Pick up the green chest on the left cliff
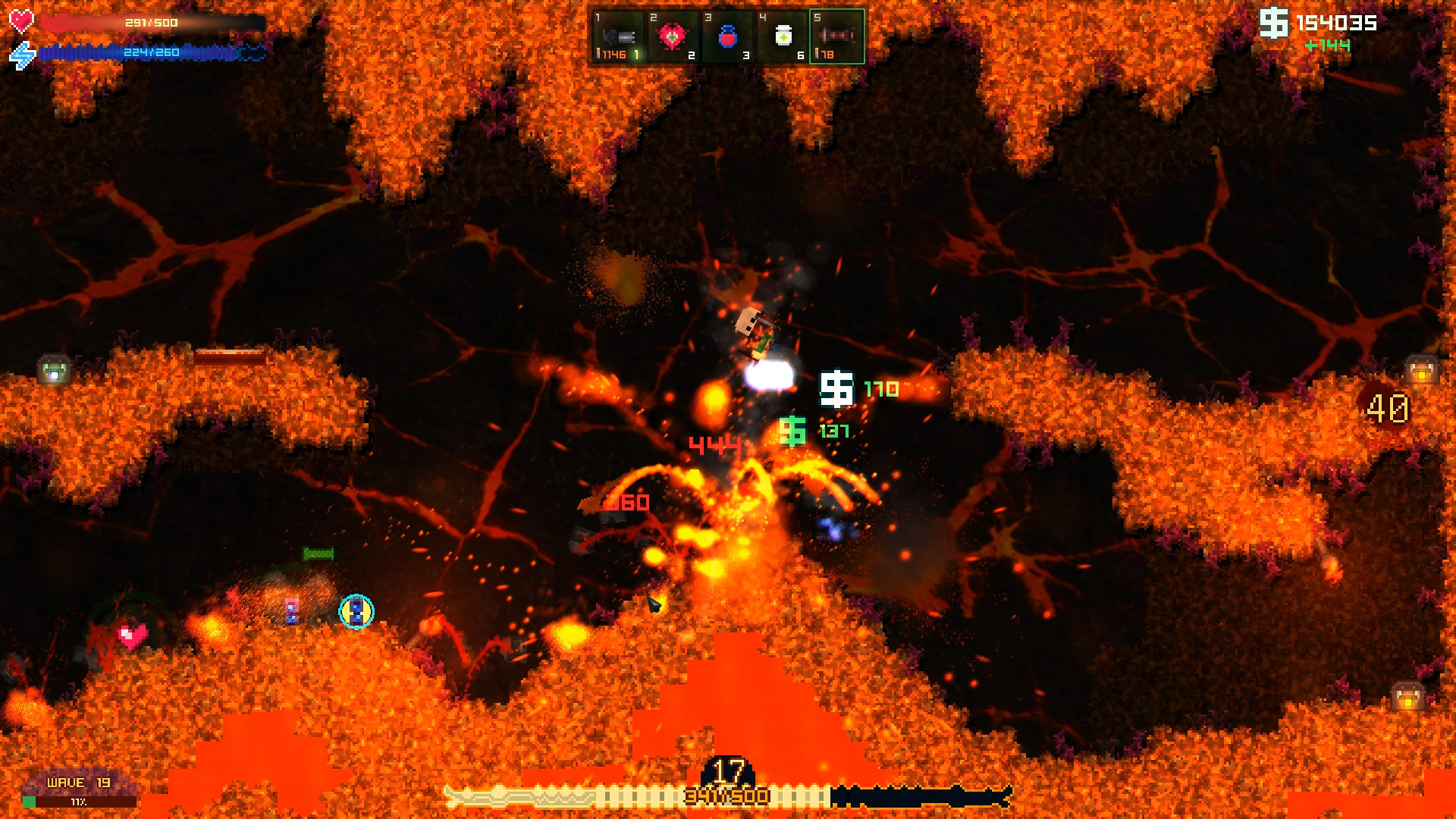 pos(53,371)
